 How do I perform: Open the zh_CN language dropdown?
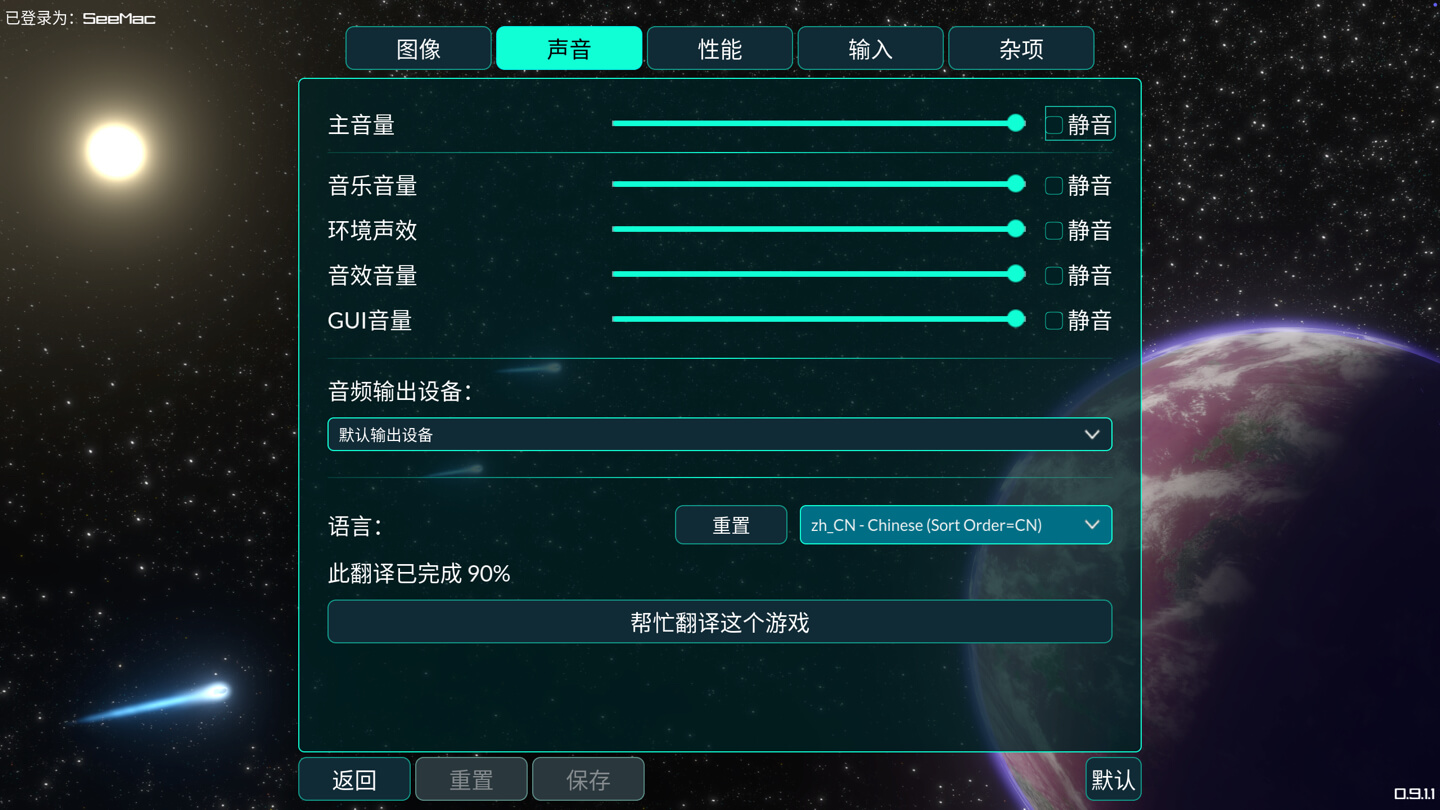tap(955, 525)
